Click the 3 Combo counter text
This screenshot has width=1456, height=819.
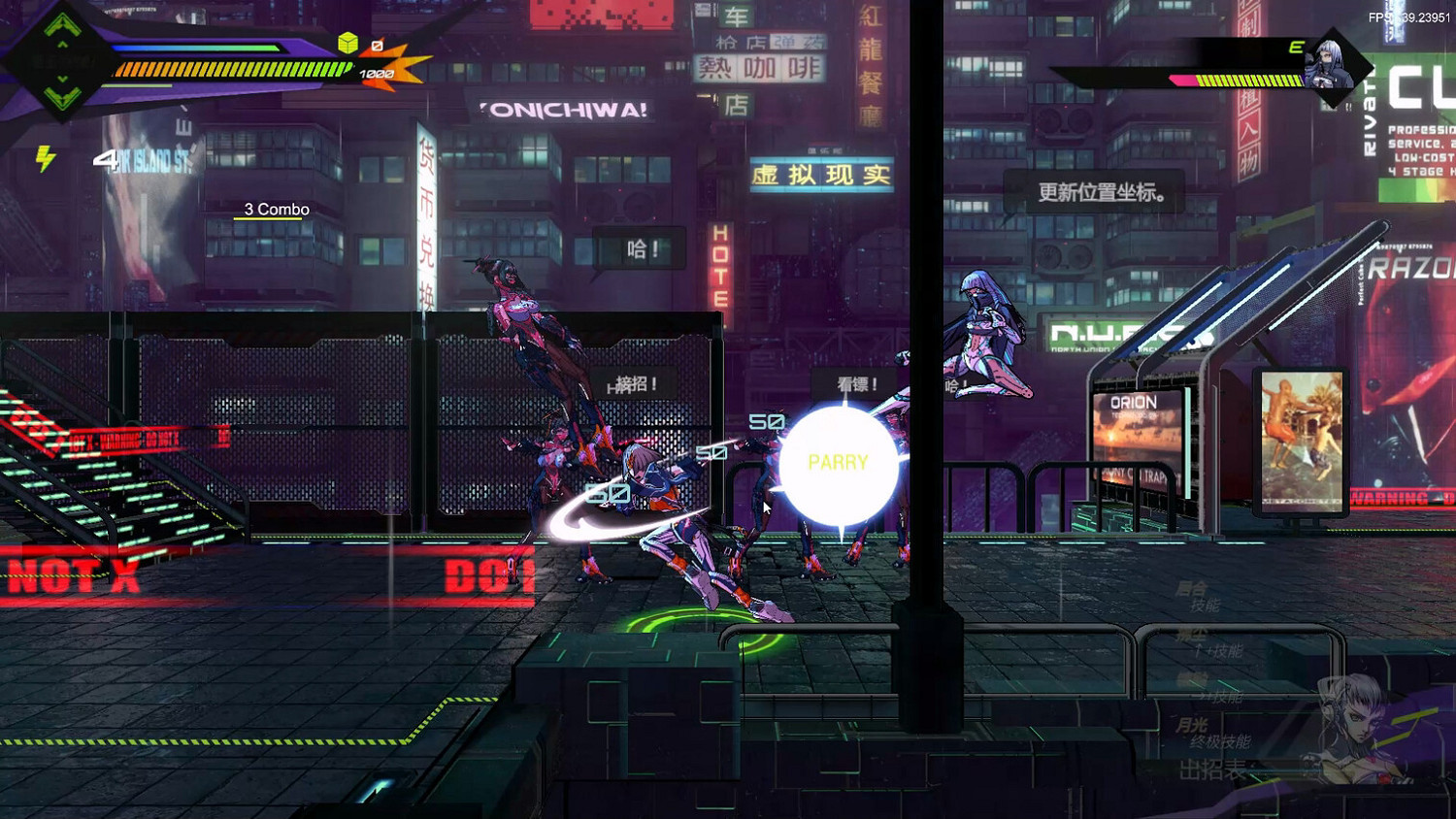coord(276,209)
